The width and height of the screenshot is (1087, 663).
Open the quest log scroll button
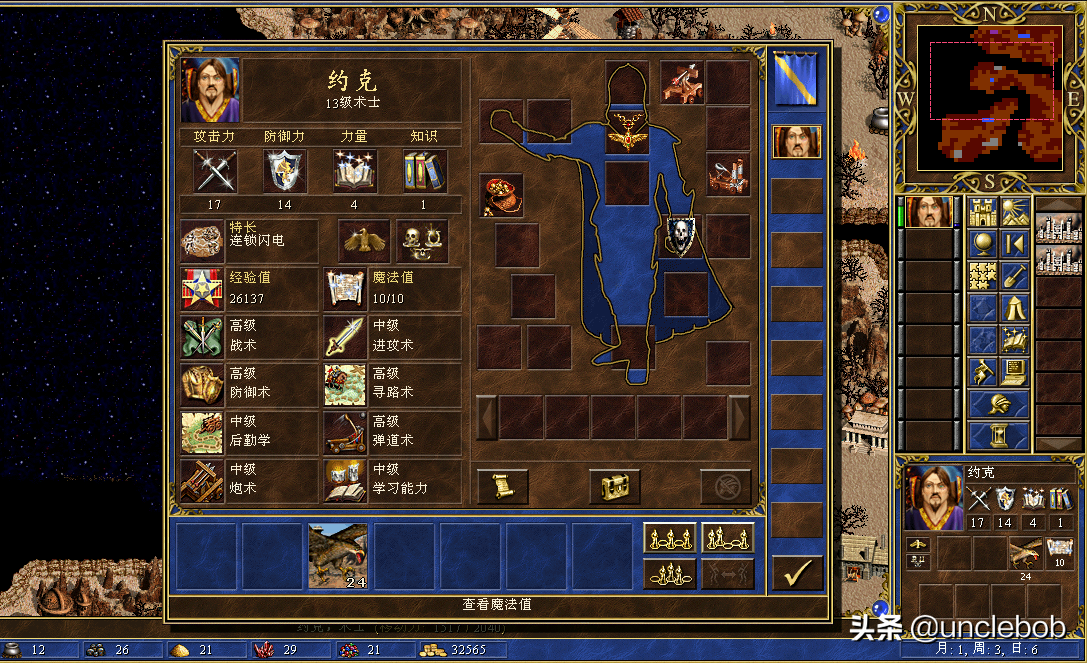pos(502,487)
